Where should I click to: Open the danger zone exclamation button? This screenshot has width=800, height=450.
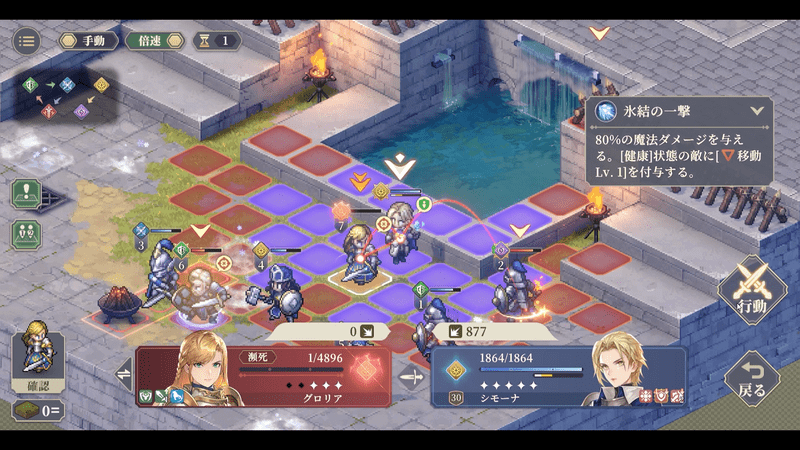26,193
